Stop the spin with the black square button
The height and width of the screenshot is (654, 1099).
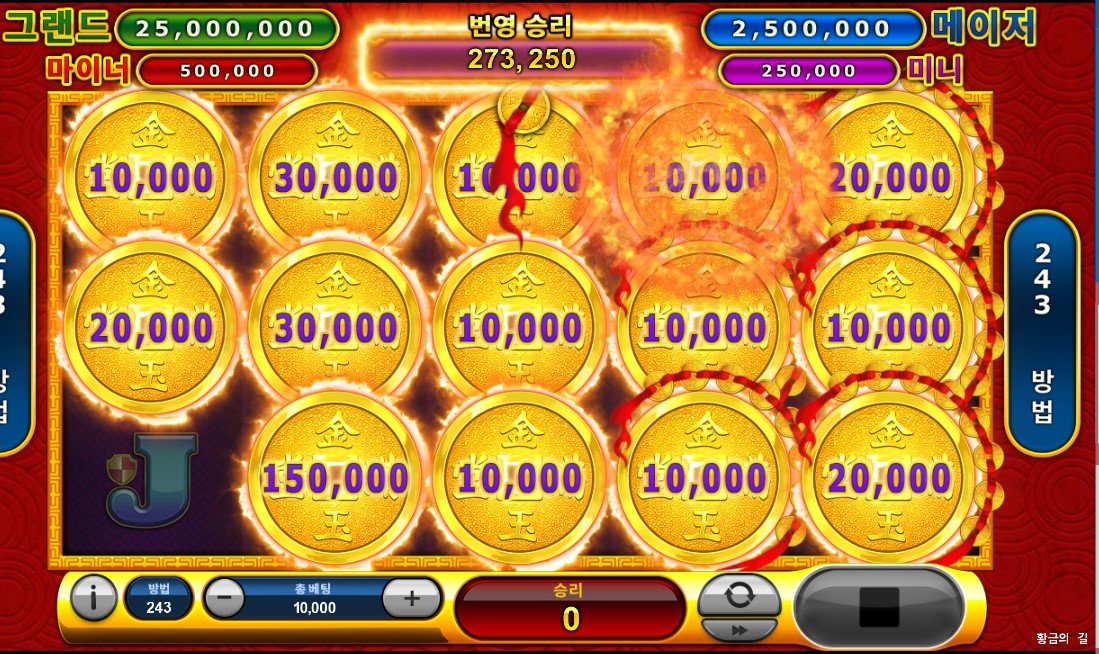[x=879, y=606]
